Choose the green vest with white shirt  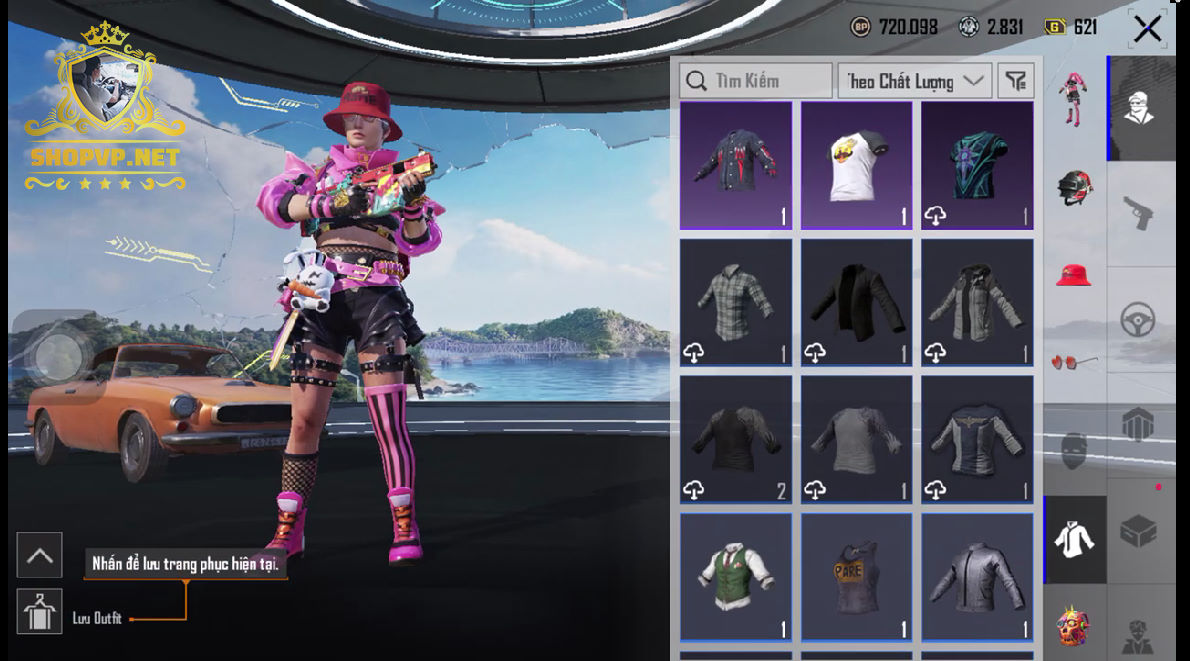[736, 577]
